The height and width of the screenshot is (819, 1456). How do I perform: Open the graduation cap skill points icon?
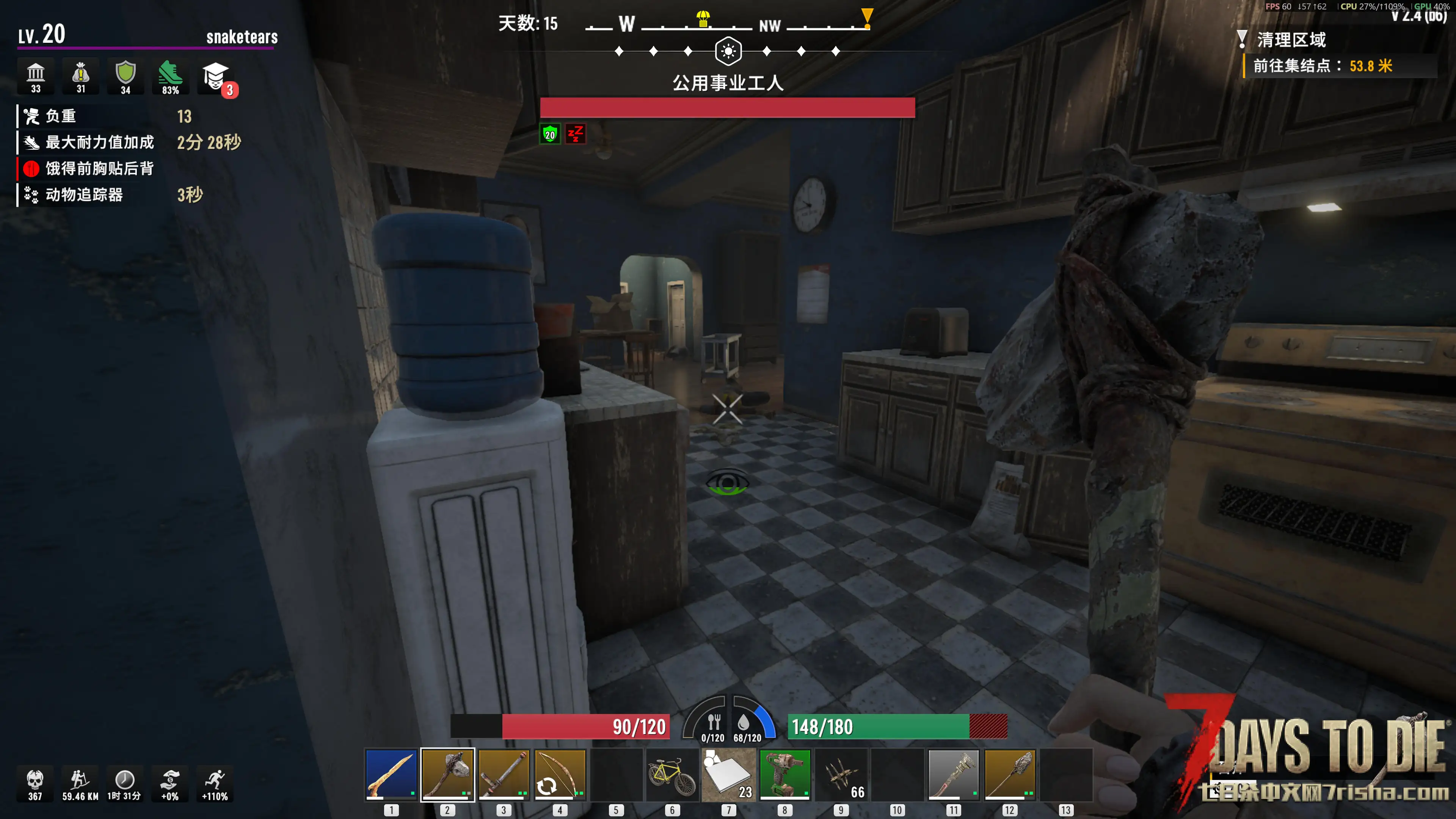point(215,76)
